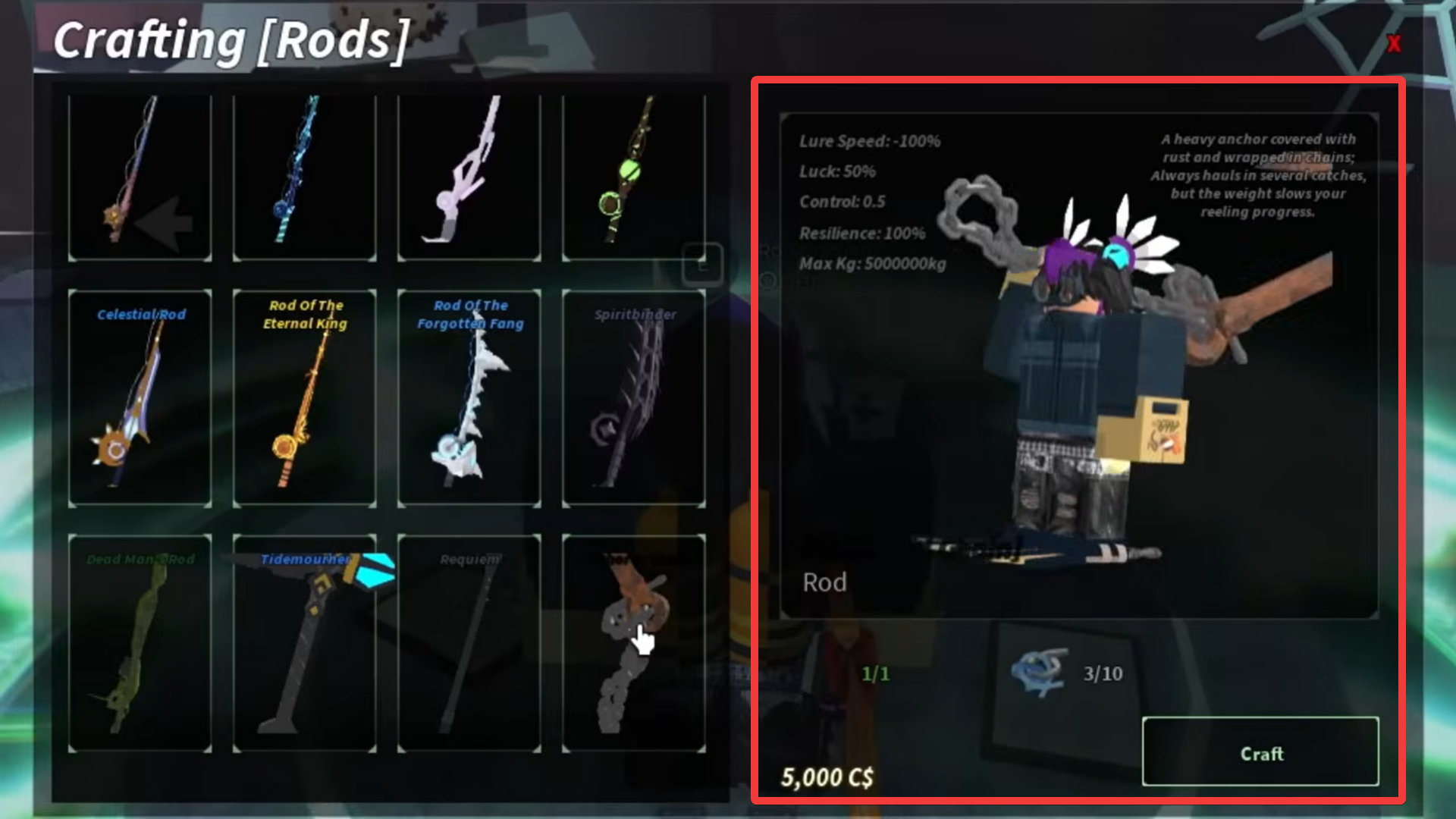Select the Celestial Rod

click(140, 398)
